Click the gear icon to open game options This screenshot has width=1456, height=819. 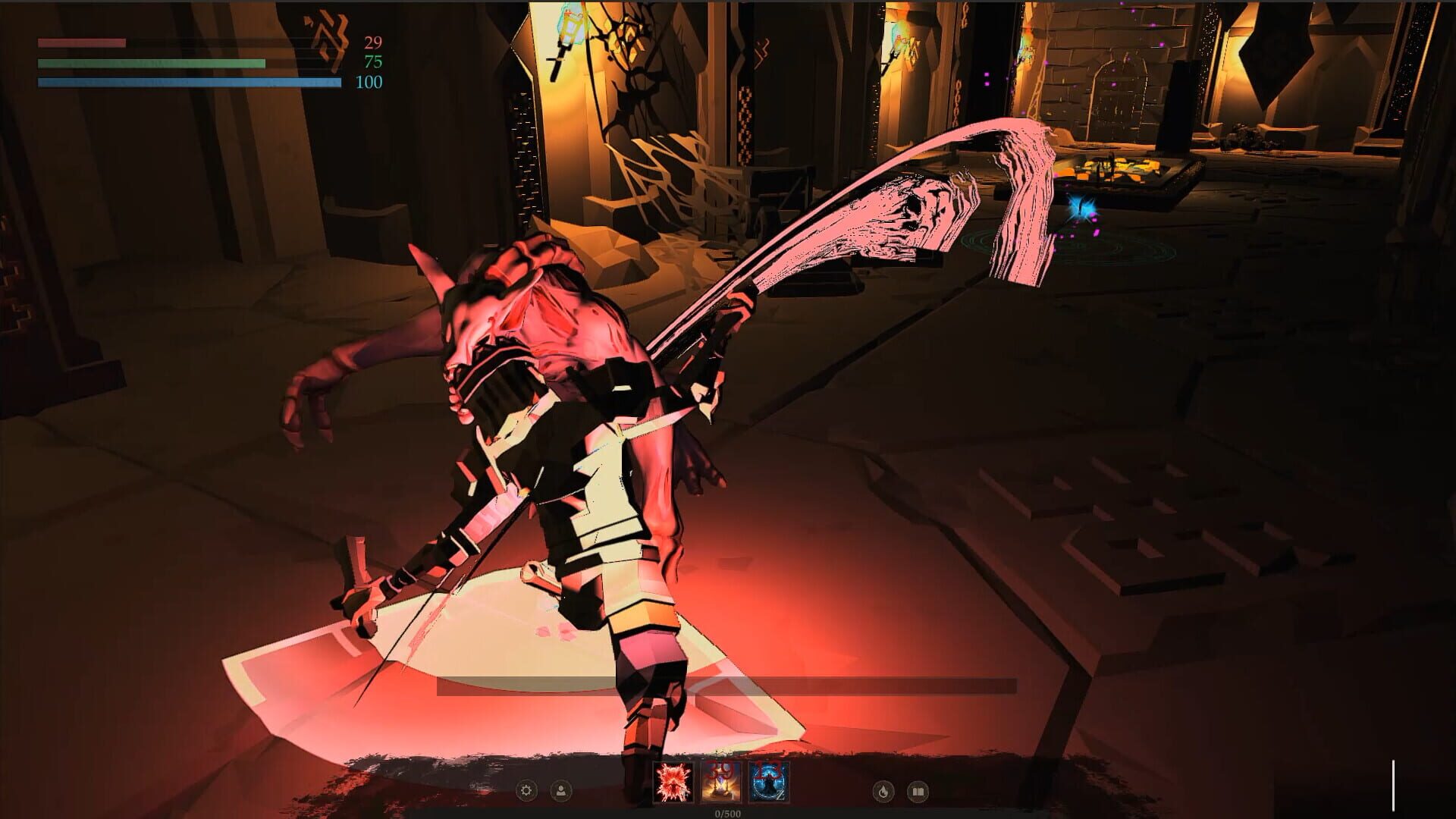pos(525,791)
